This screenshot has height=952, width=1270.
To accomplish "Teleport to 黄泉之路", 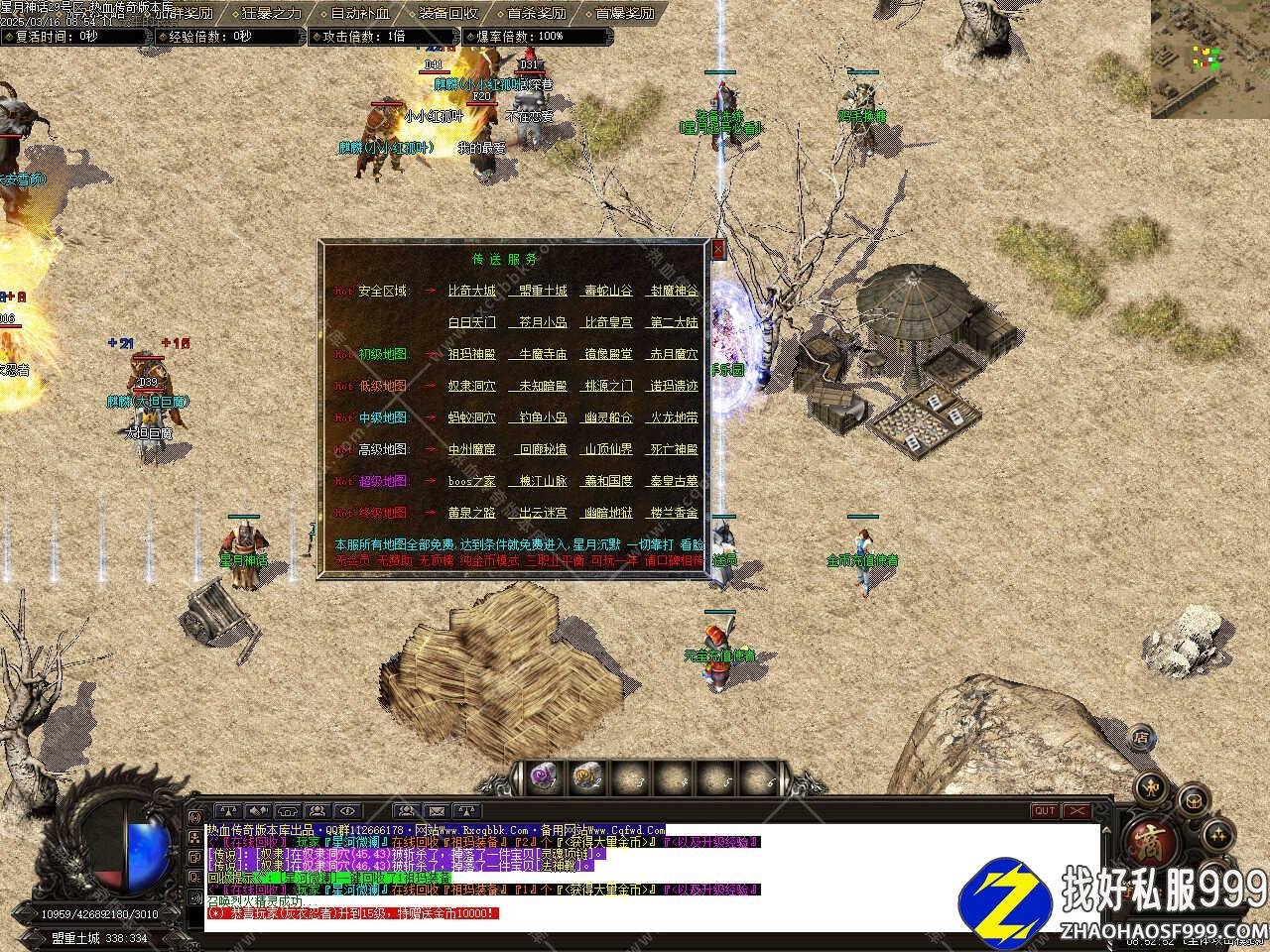I will click(x=471, y=513).
